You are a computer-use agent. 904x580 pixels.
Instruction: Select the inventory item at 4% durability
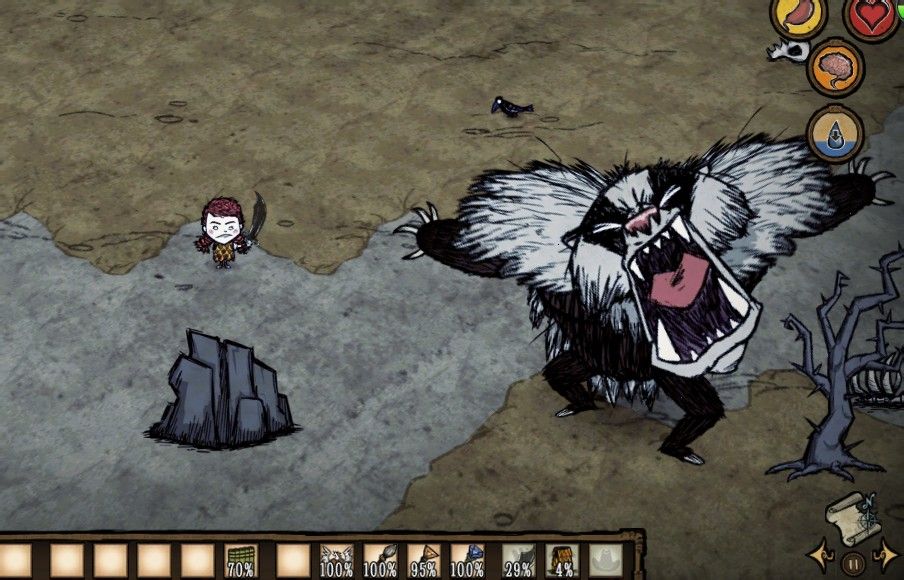click(561, 561)
